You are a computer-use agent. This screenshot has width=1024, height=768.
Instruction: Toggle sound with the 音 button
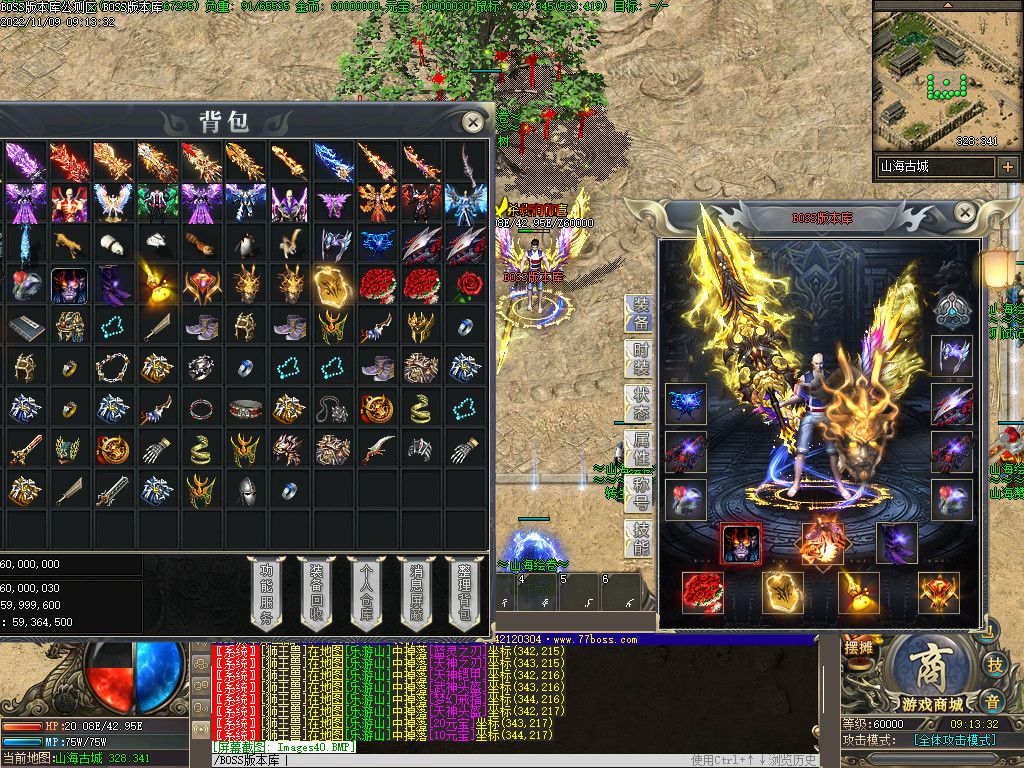click(991, 702)
